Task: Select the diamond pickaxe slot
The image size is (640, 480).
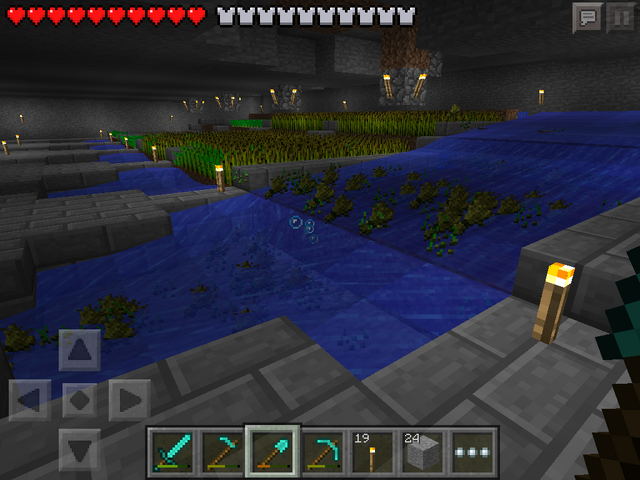Action: (x=322, y=452)
